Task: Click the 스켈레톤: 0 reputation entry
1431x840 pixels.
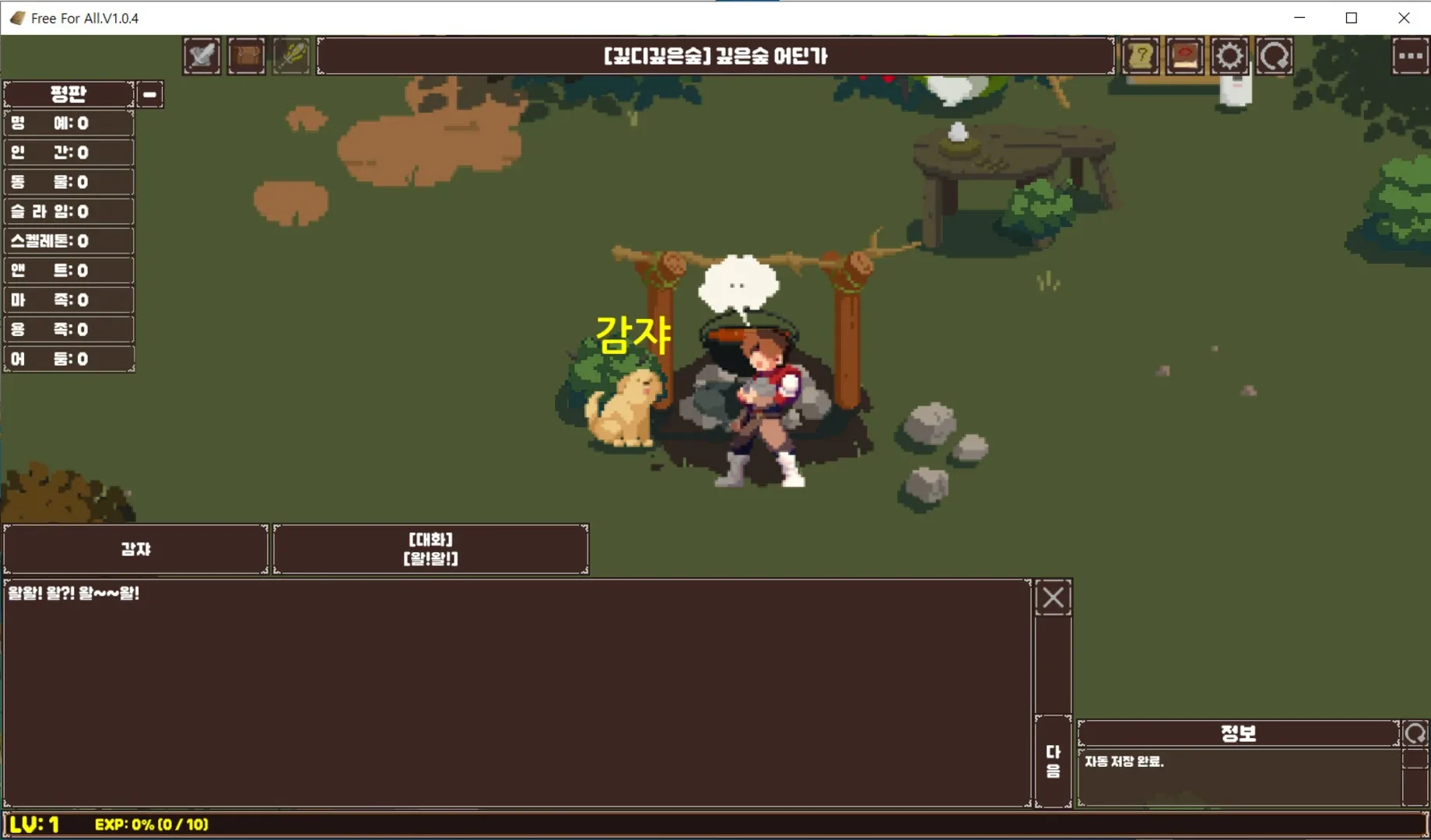Action: click(68, 240)
